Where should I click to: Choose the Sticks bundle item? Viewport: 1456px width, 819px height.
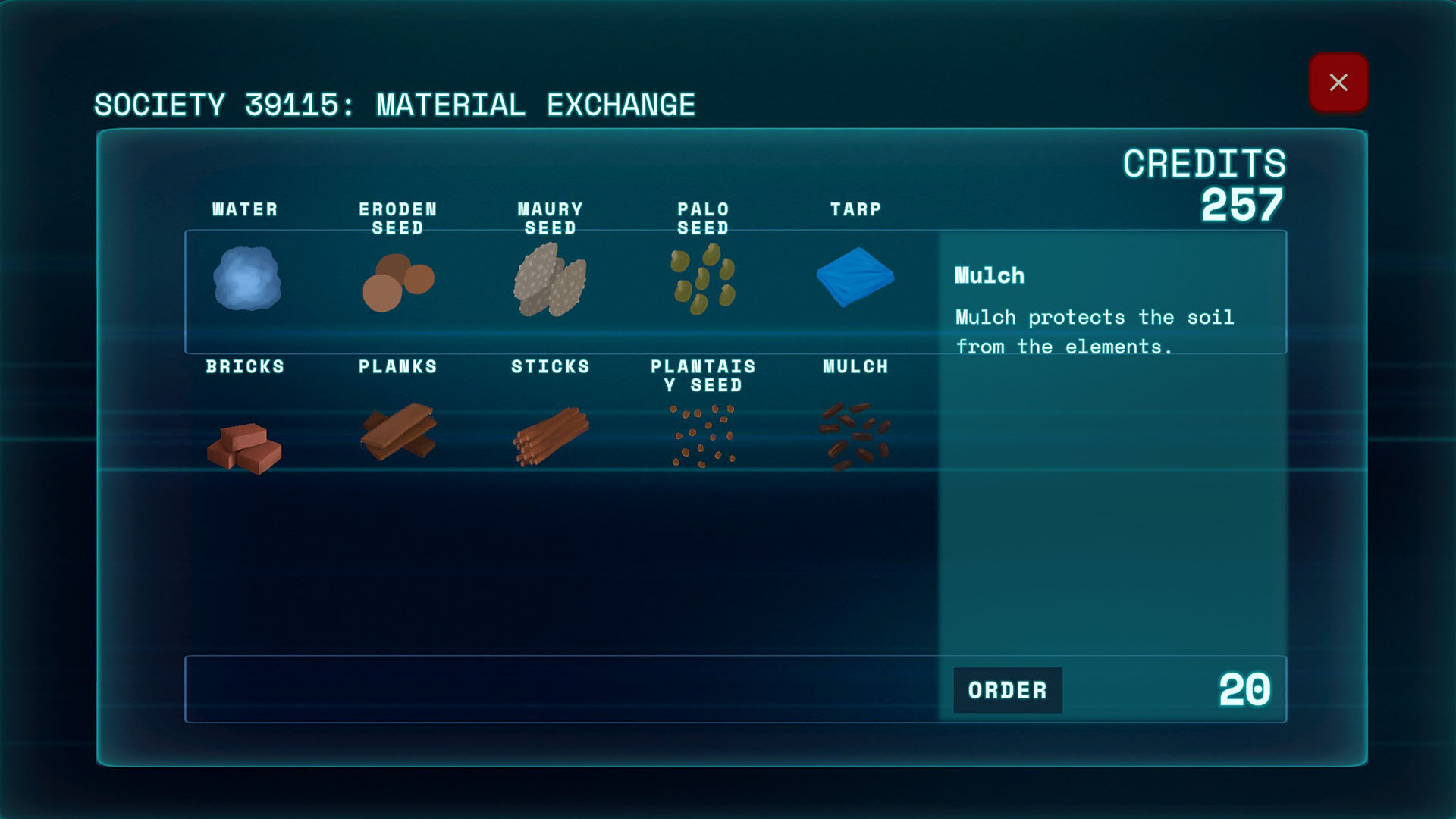[x=551, y=436]
